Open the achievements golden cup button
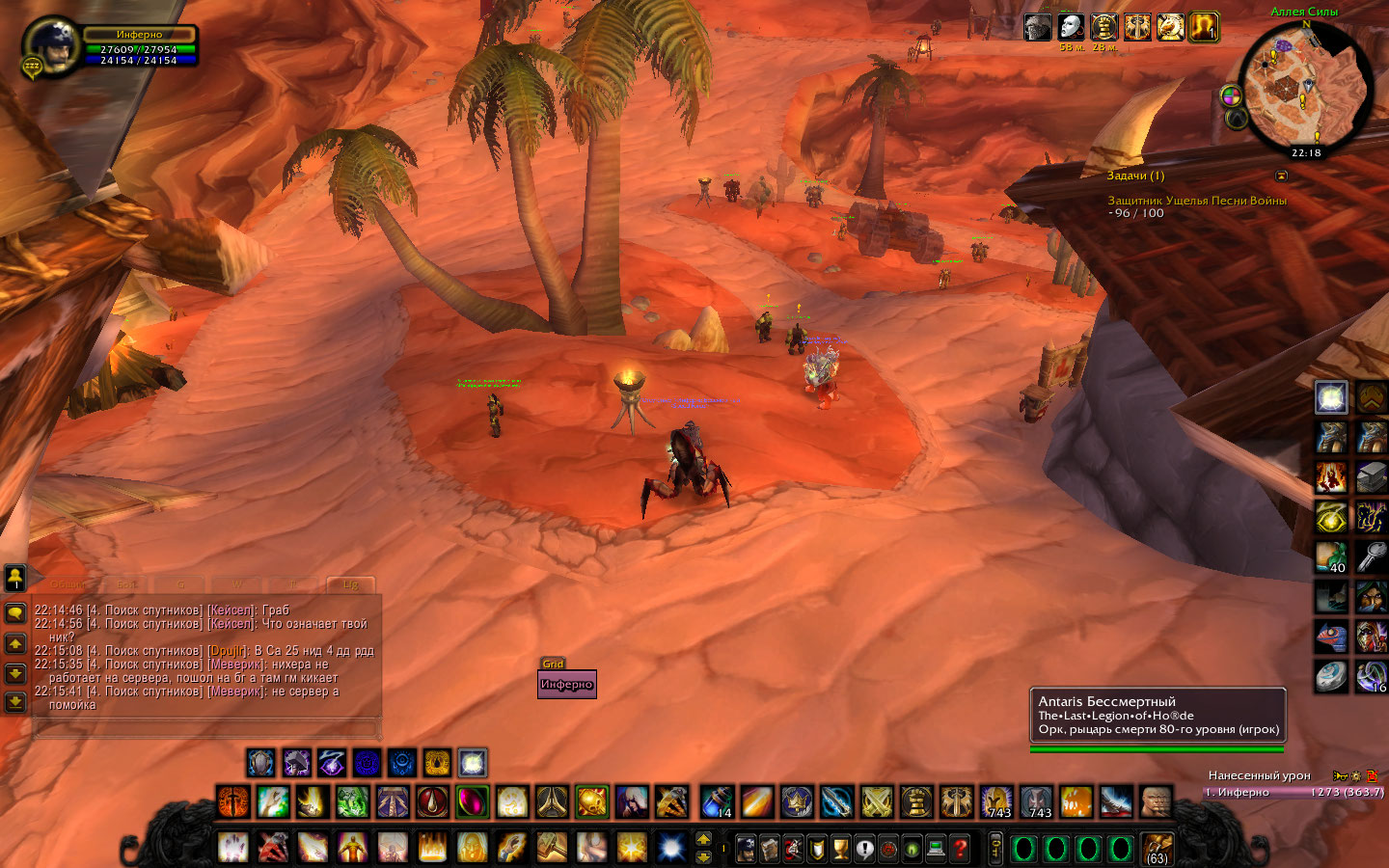Image resolution: width=1389 pixels, height=868 pixels. click(x=840, y=849)
